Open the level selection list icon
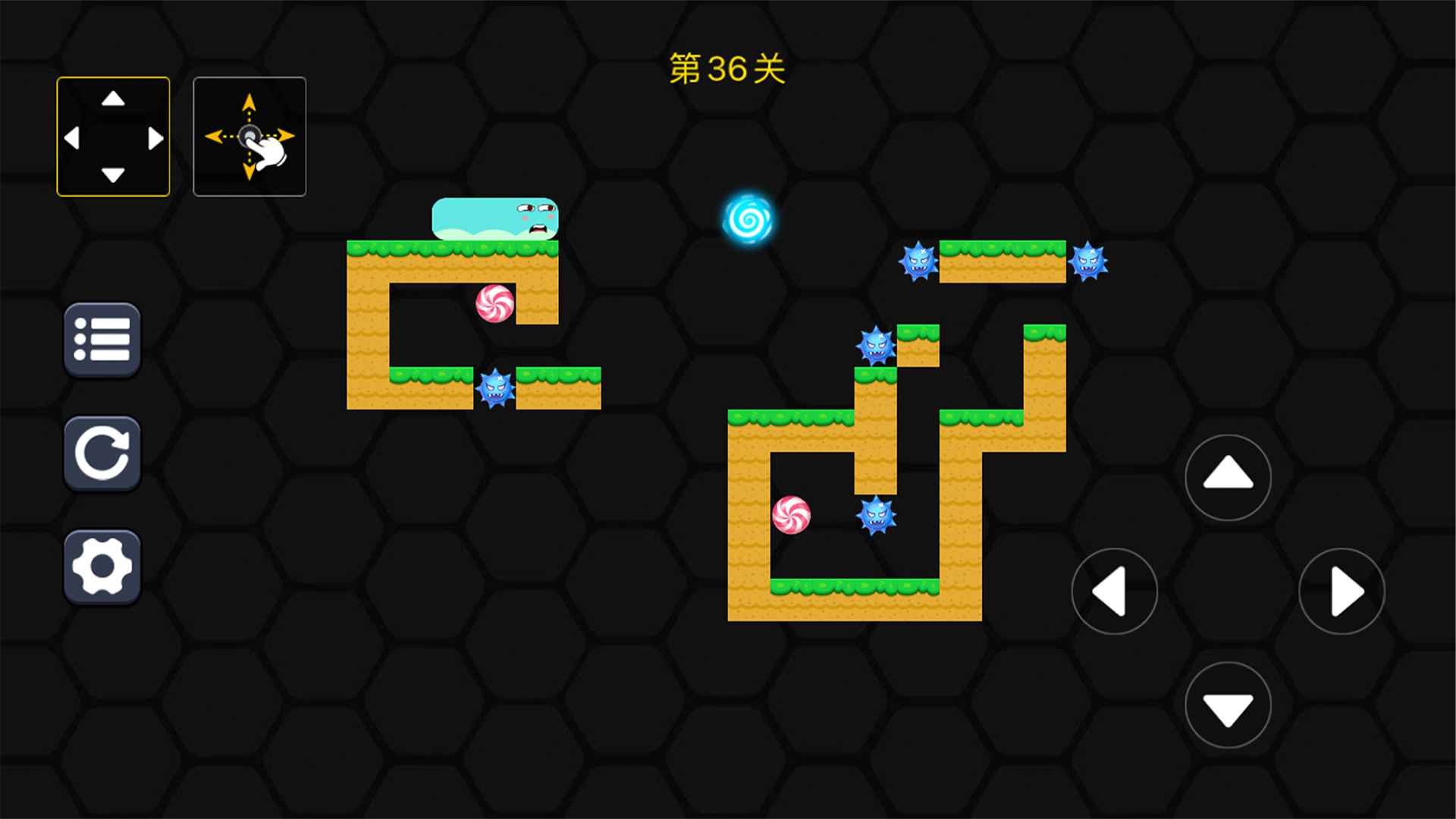Viewport: 1456px width, 819px height. coord(102,341)
